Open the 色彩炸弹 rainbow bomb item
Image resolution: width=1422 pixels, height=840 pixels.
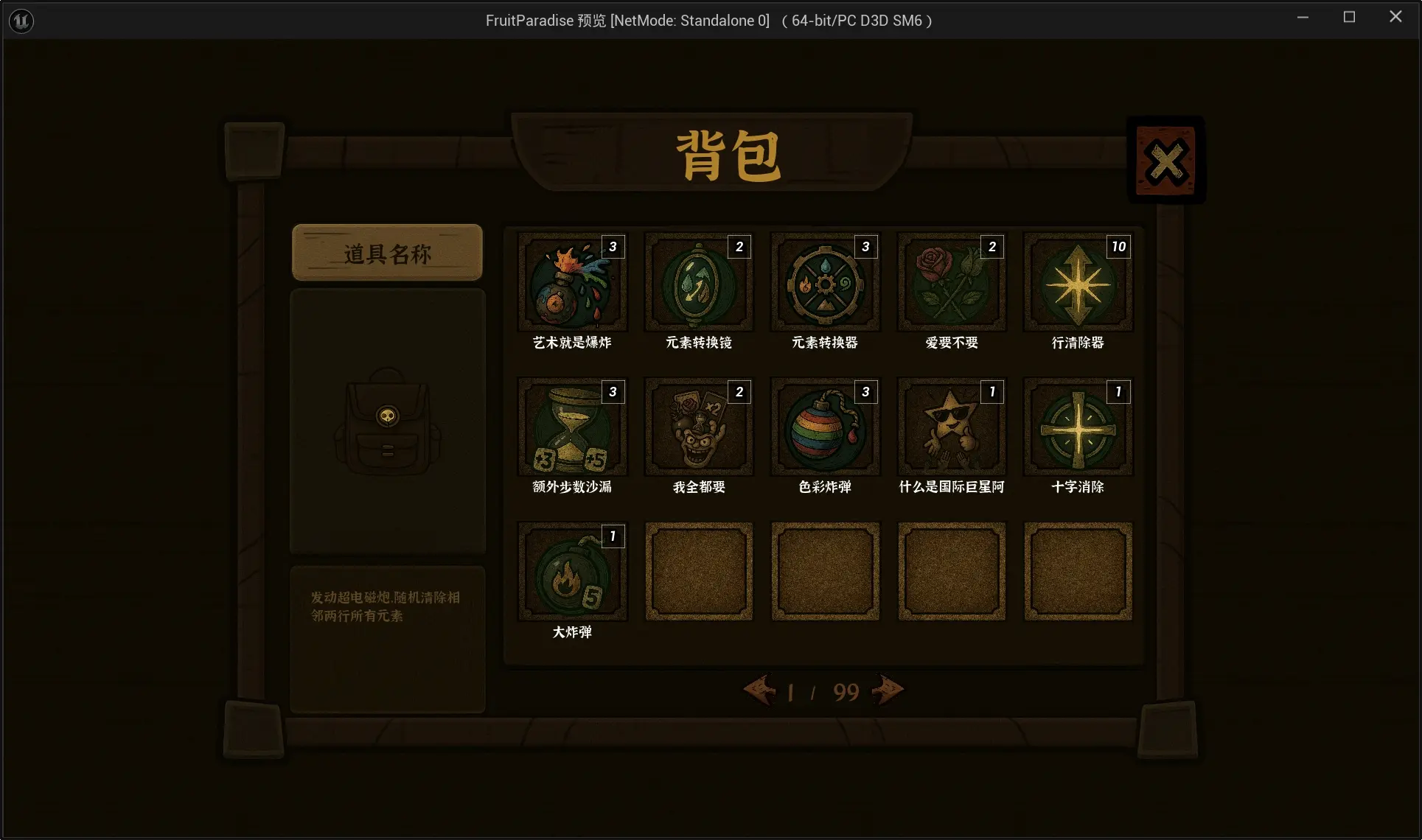click(x=824, y=427)
